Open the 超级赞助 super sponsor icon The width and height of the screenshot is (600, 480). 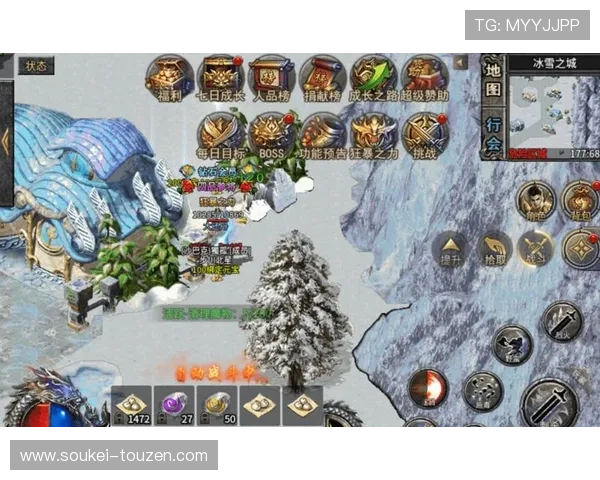[x=424, y=77]
